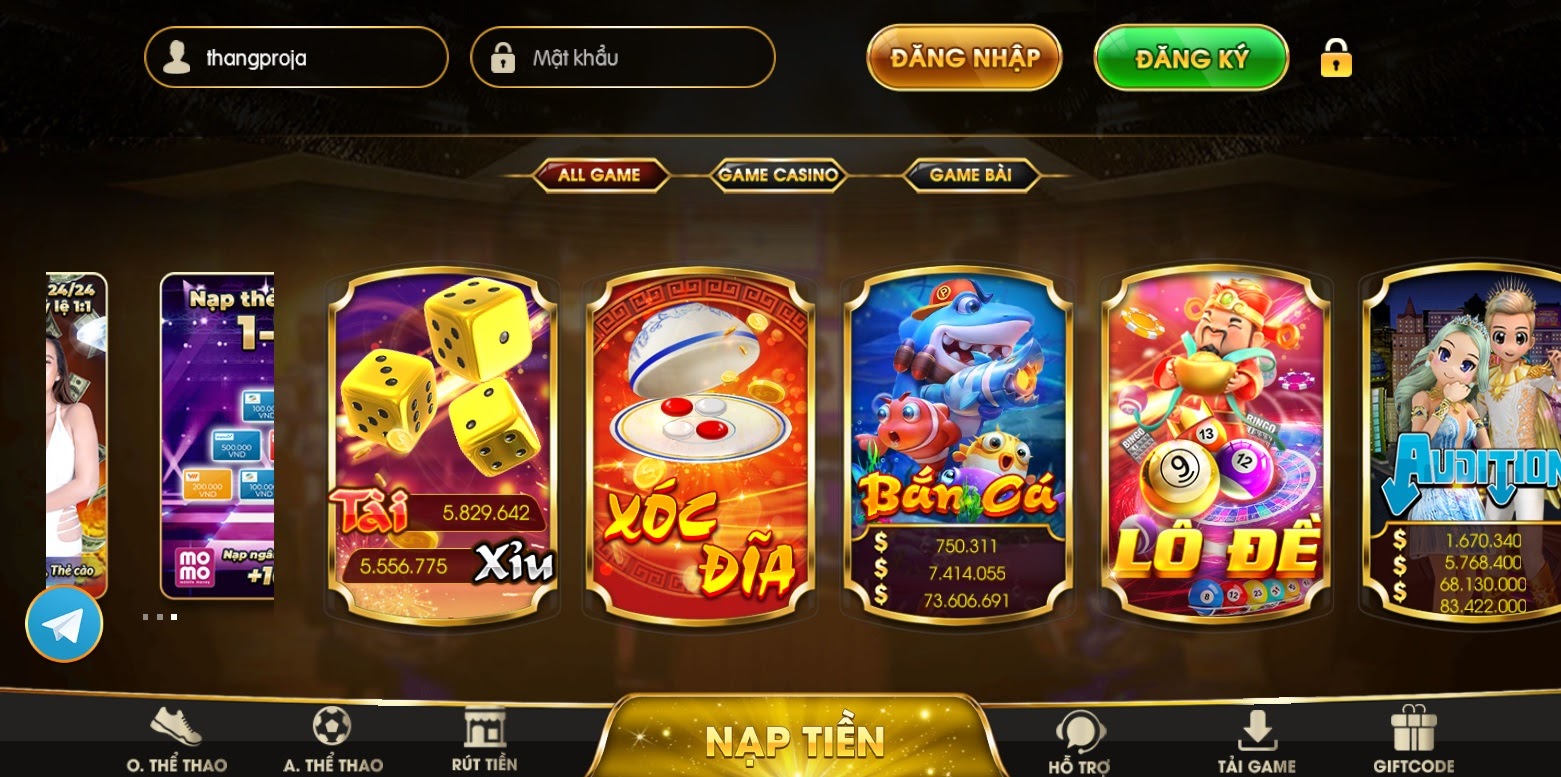1561x777 pixels.
Task: Open the Rút Tiền withdrawal page
Action: (x=484, y=741)
